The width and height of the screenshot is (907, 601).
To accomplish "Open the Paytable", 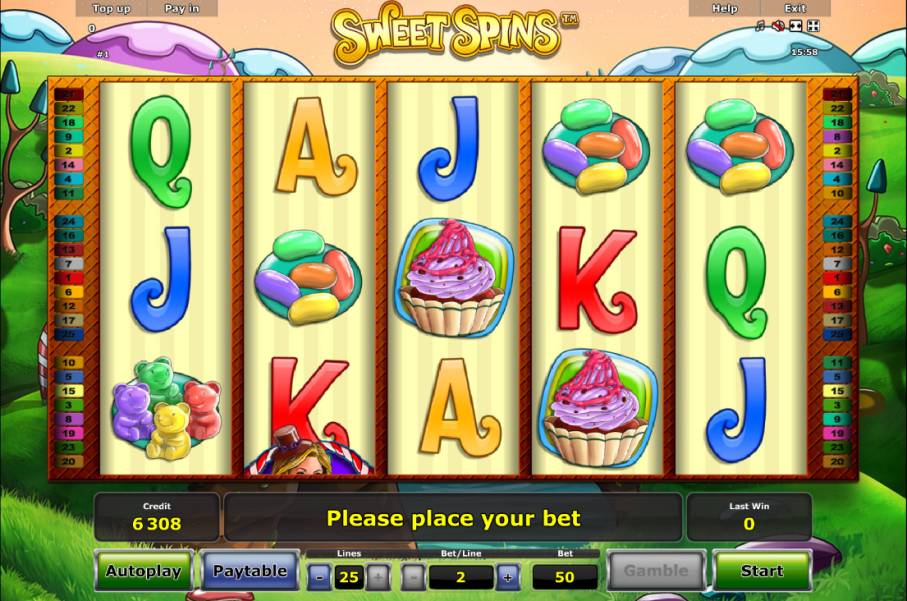I will point(249,571).
